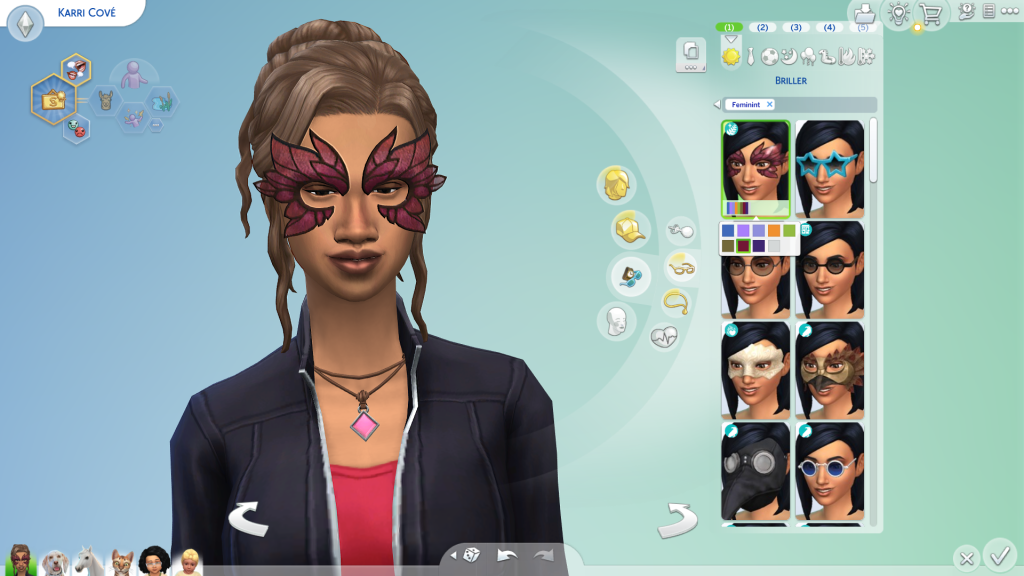Select the plague doctor beak mask
This screenshot has width=1024, height=576.
tap(755, 469)
